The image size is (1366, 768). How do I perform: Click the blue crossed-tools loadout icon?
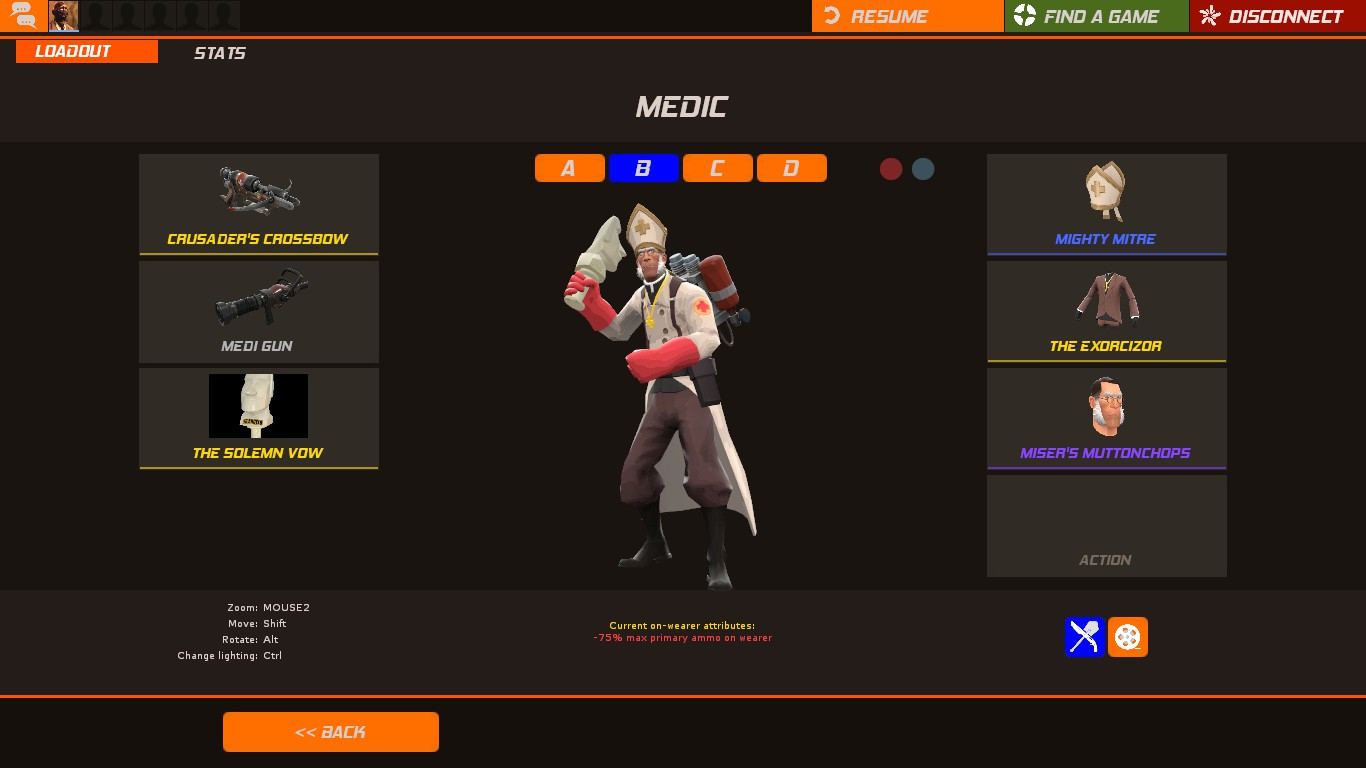point(1084,637)
